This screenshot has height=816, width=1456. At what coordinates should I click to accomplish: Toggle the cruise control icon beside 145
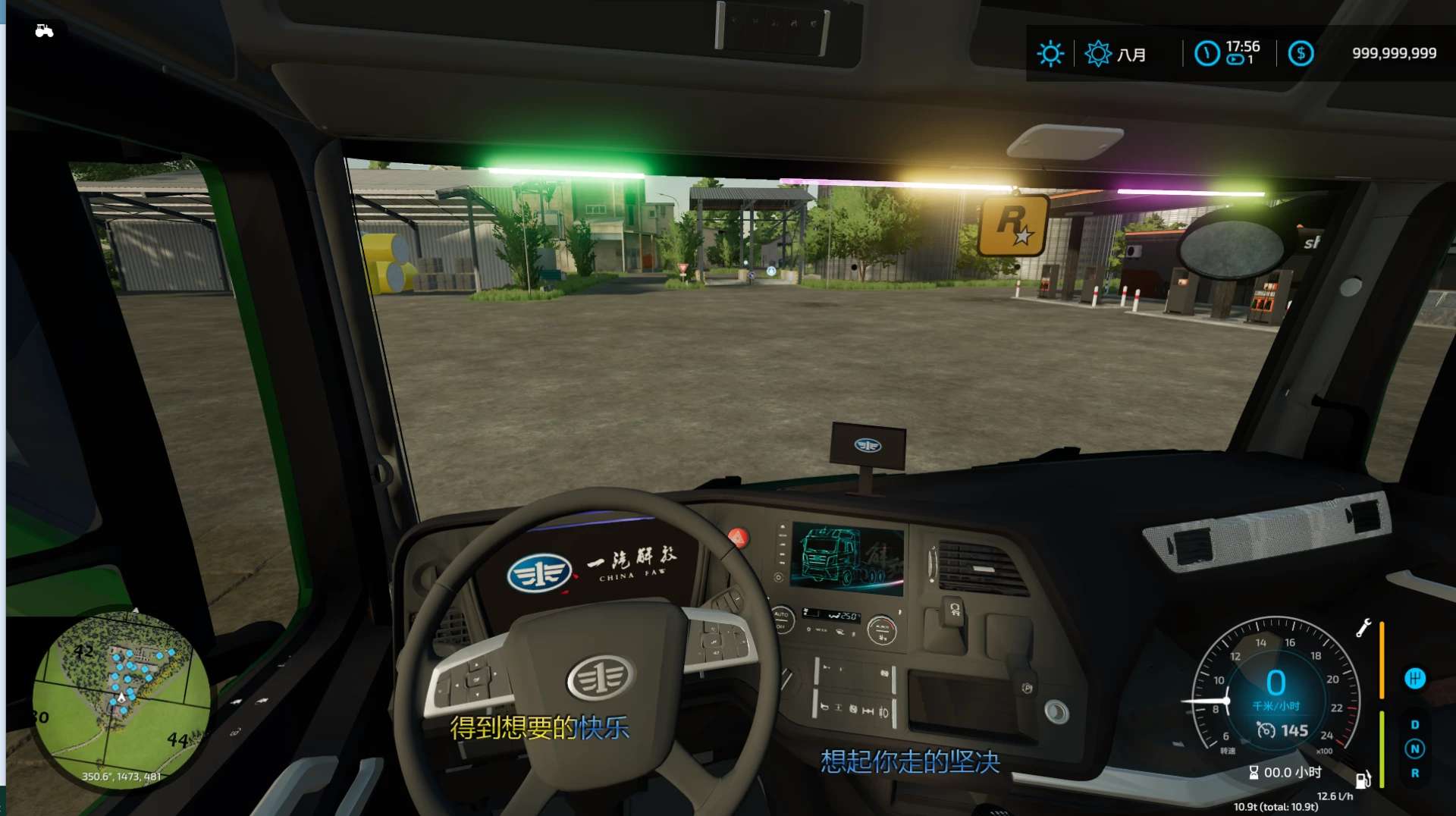pyautogui.click(x=1266, y=730)
